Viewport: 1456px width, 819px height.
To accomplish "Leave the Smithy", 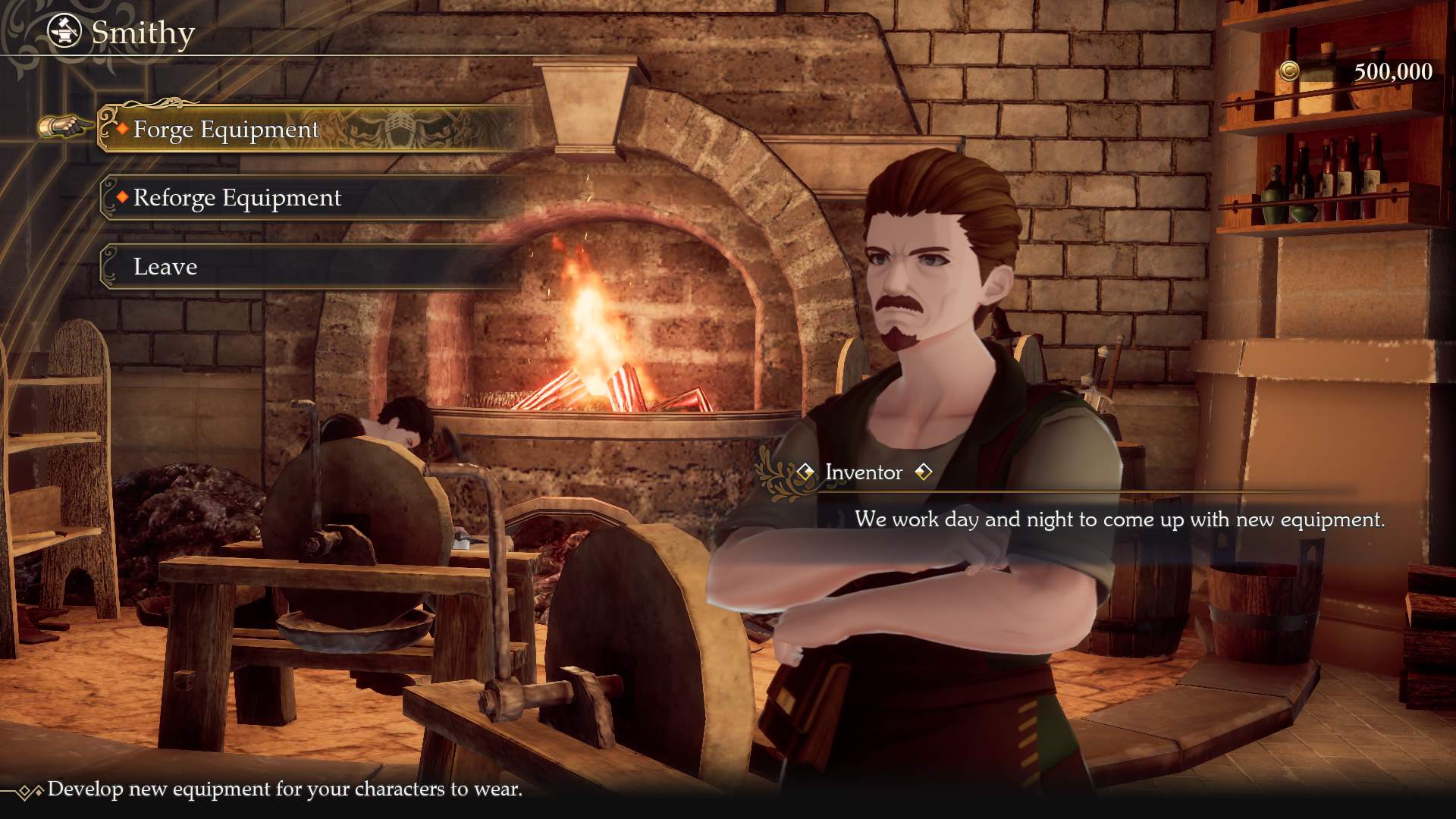I will (x=165, y=267).
